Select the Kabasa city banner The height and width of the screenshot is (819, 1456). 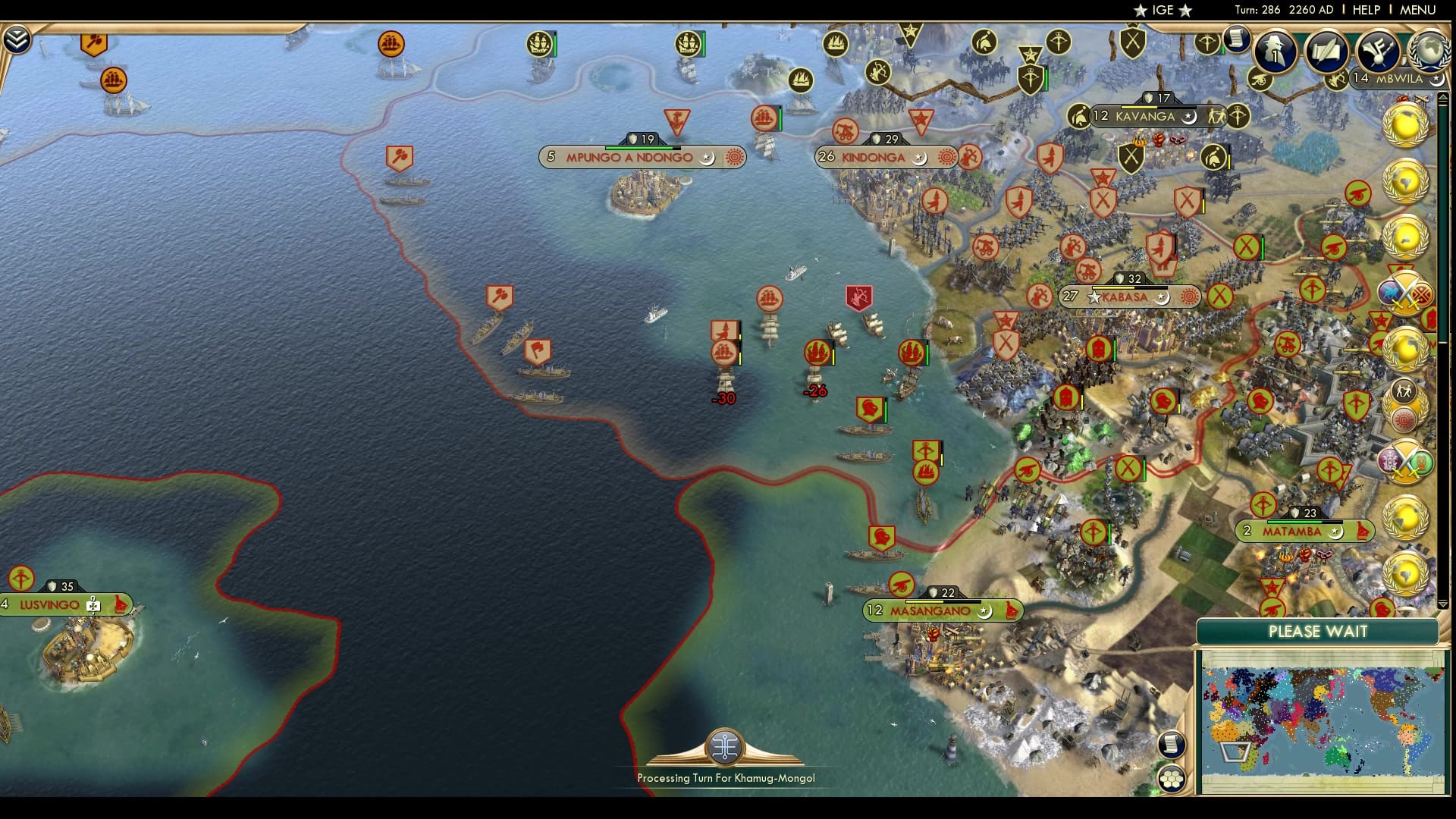pos(1130,297)
